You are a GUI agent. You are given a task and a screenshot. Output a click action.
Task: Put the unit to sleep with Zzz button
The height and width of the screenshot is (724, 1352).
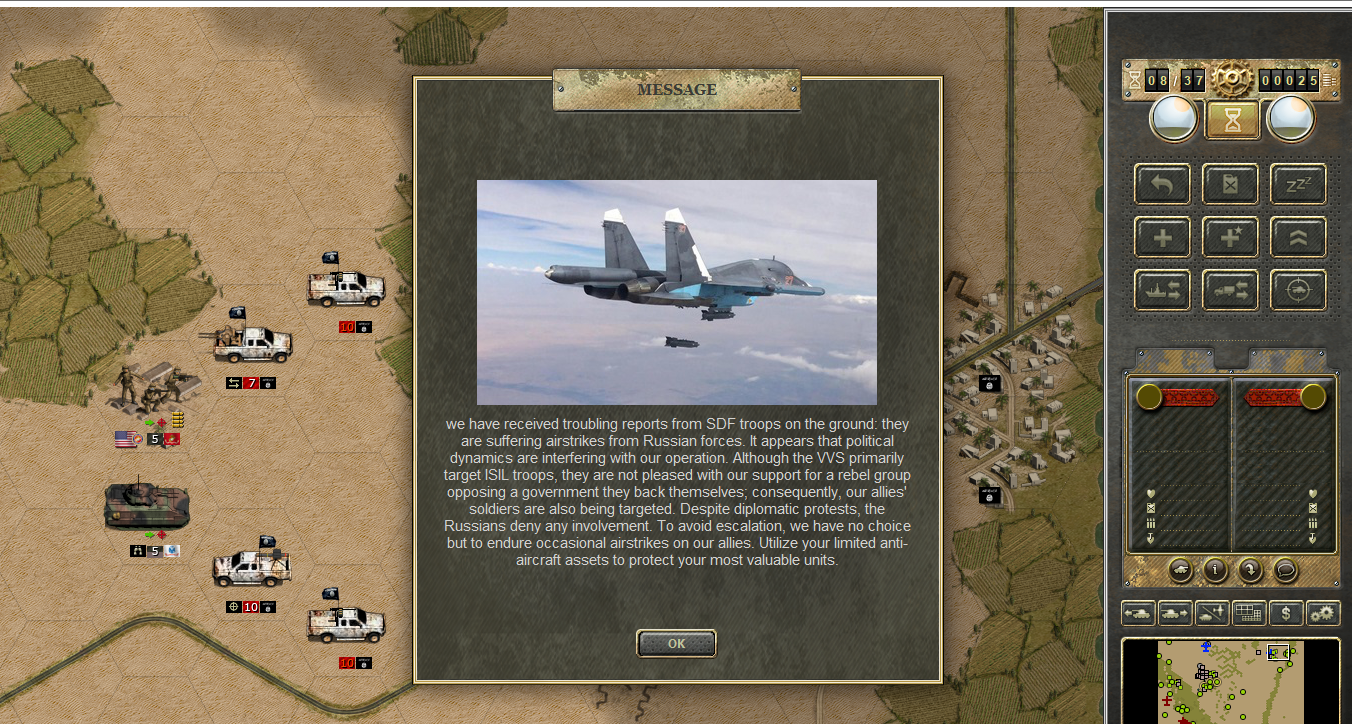pos(1298,184)
